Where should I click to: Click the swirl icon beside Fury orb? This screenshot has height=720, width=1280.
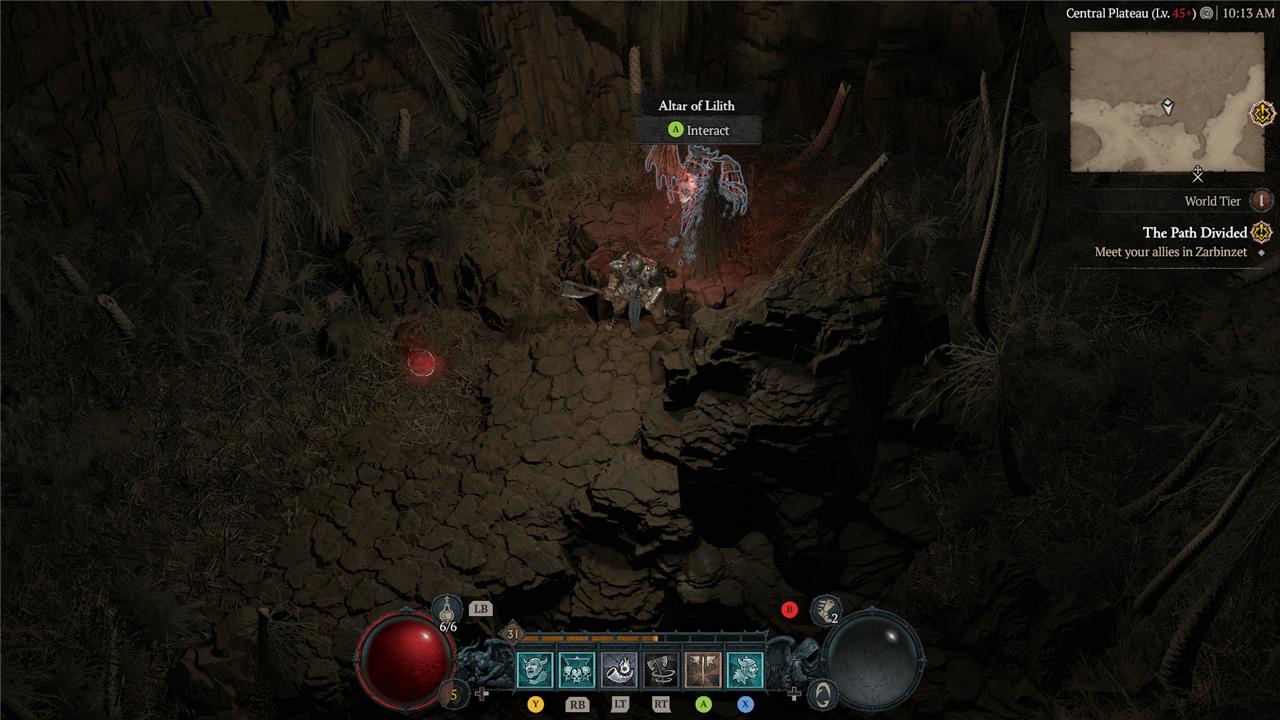pyautogui.click(x=822, y=693)
